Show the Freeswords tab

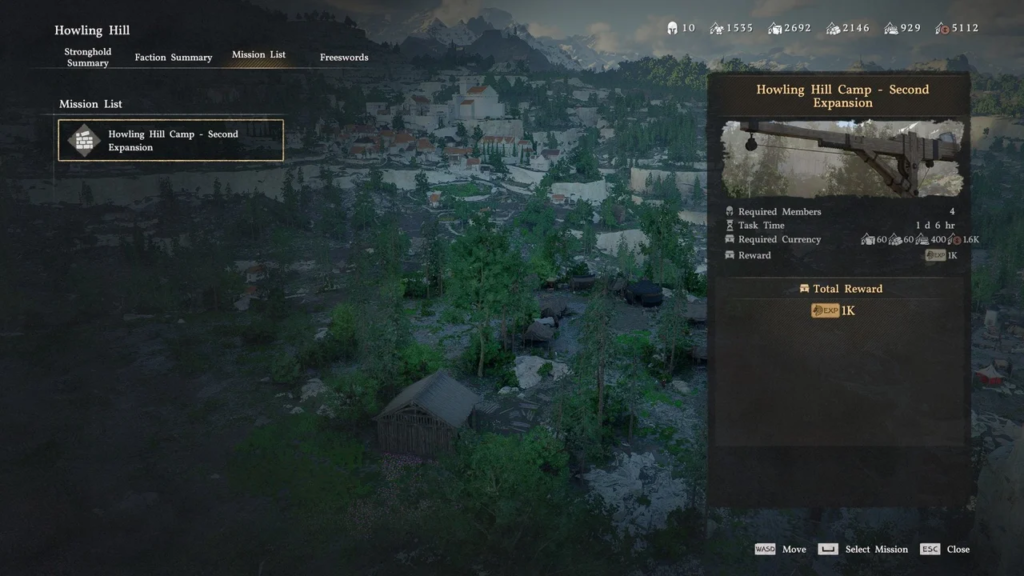(x=343, y=58)
